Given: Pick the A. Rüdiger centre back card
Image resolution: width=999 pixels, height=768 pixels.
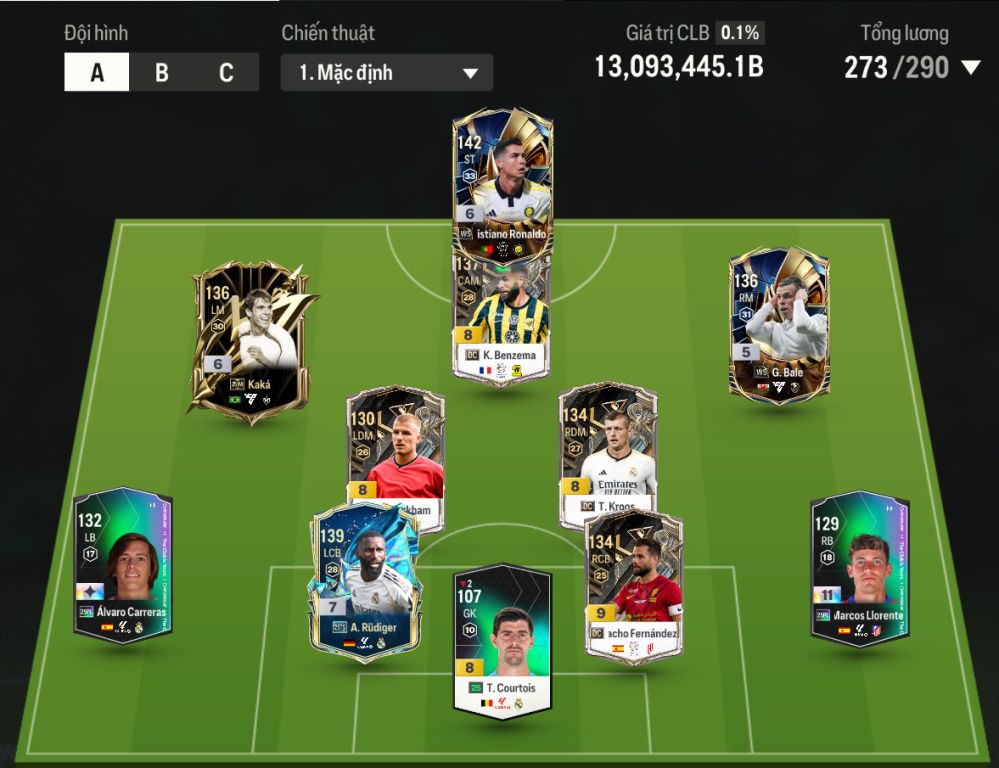Looking at the screenshot, I should point(362,580).
